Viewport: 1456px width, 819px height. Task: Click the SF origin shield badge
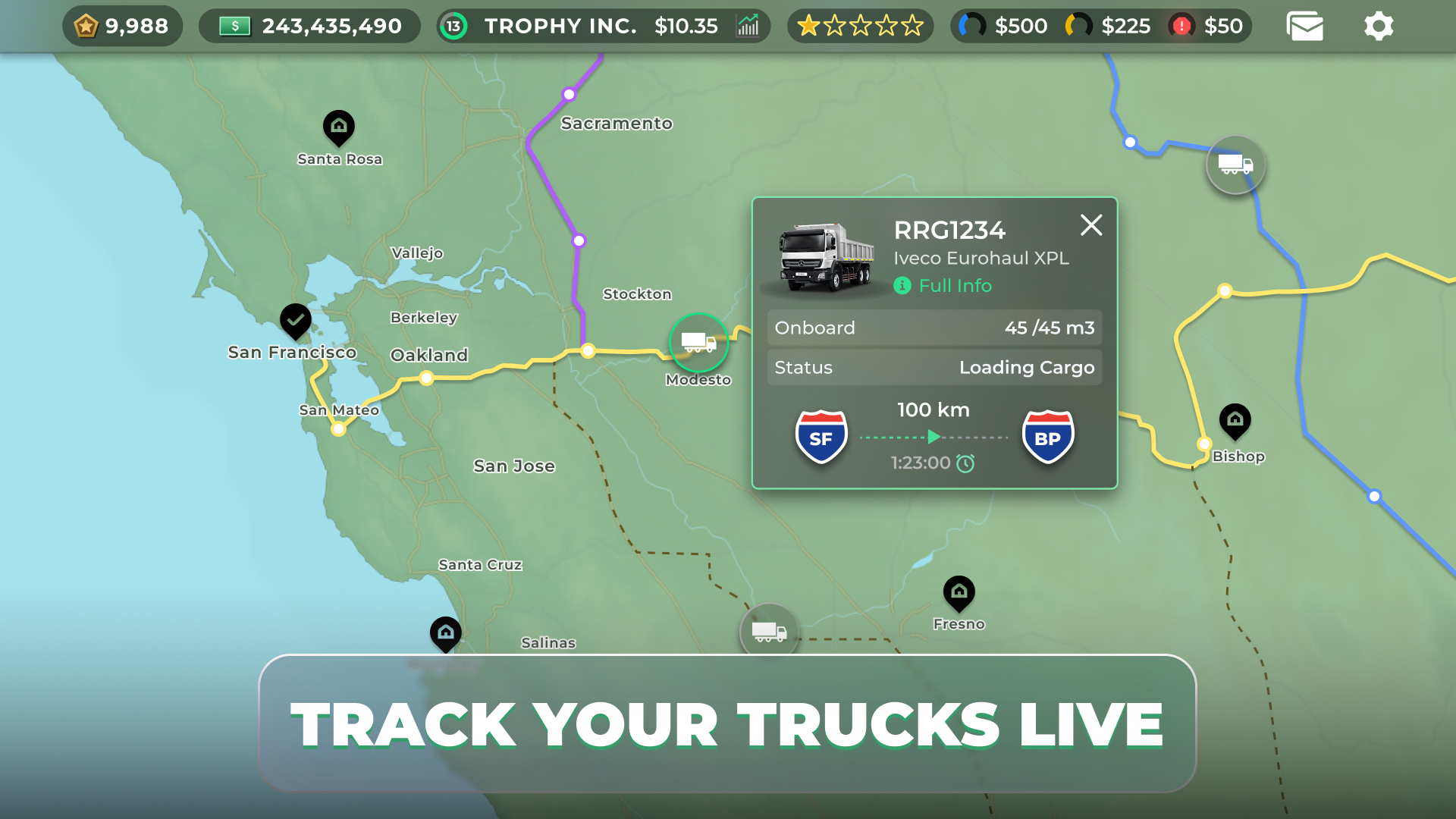[821, 438]
